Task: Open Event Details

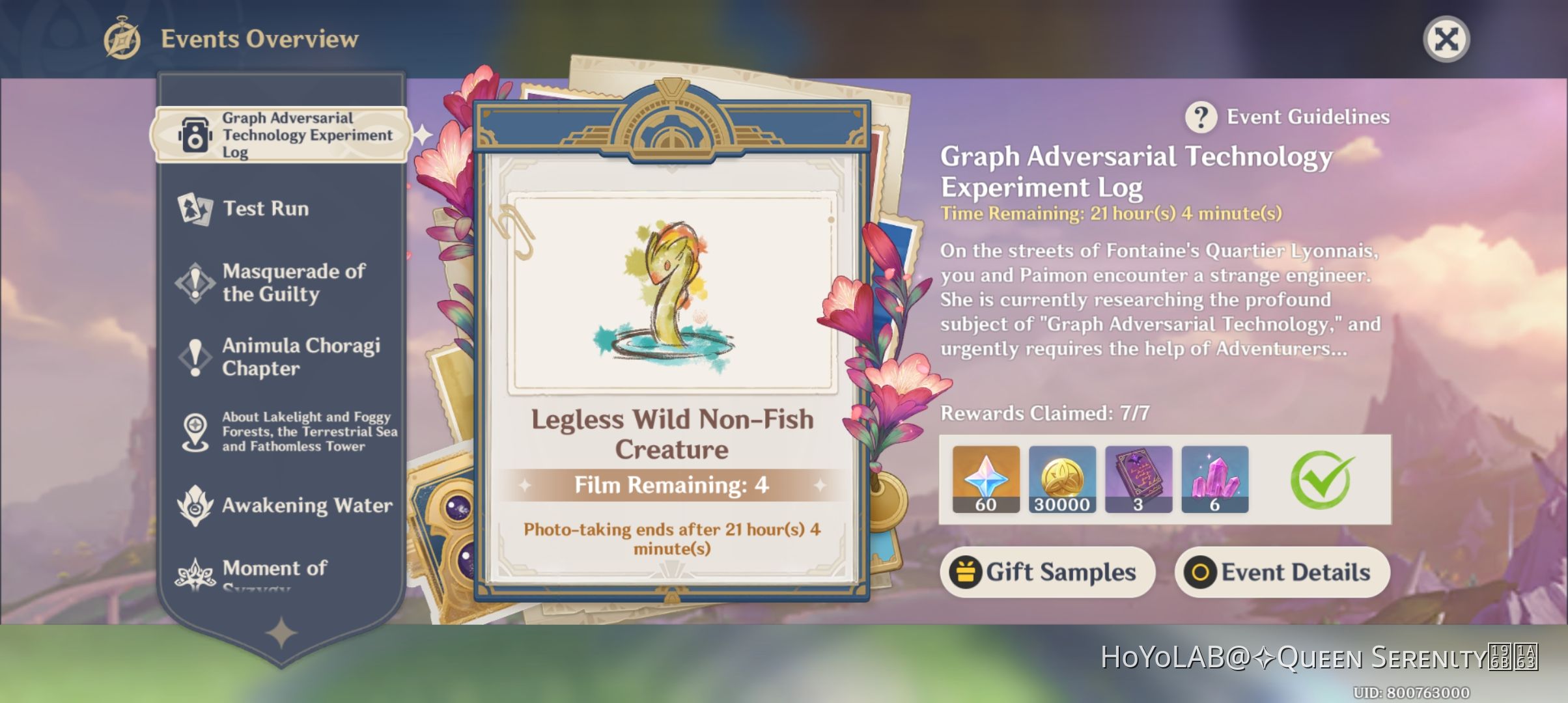Action: click(1281, 572)
